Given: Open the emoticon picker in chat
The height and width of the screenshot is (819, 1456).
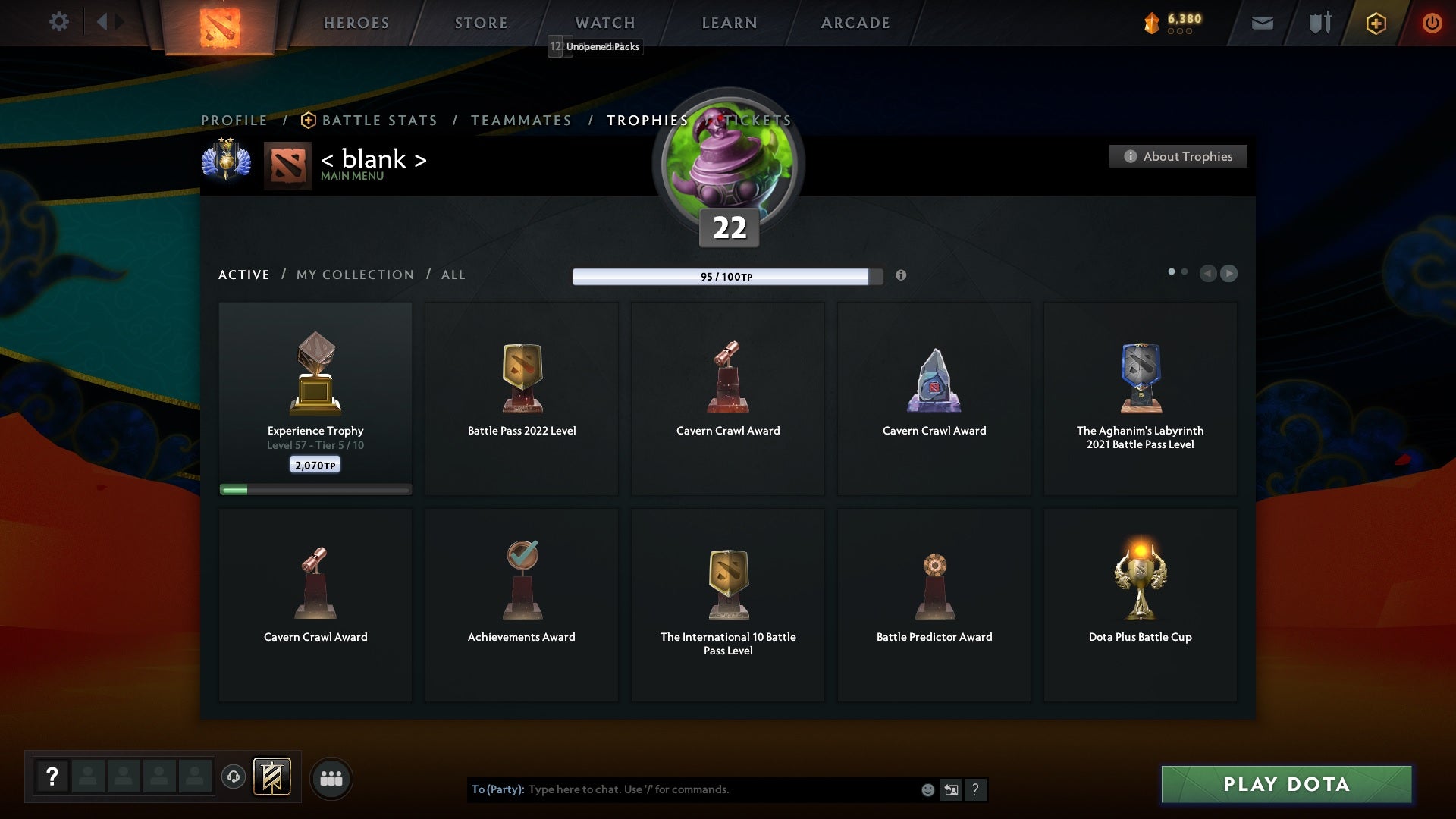Looking at the screenshot, I should [927, 789].
